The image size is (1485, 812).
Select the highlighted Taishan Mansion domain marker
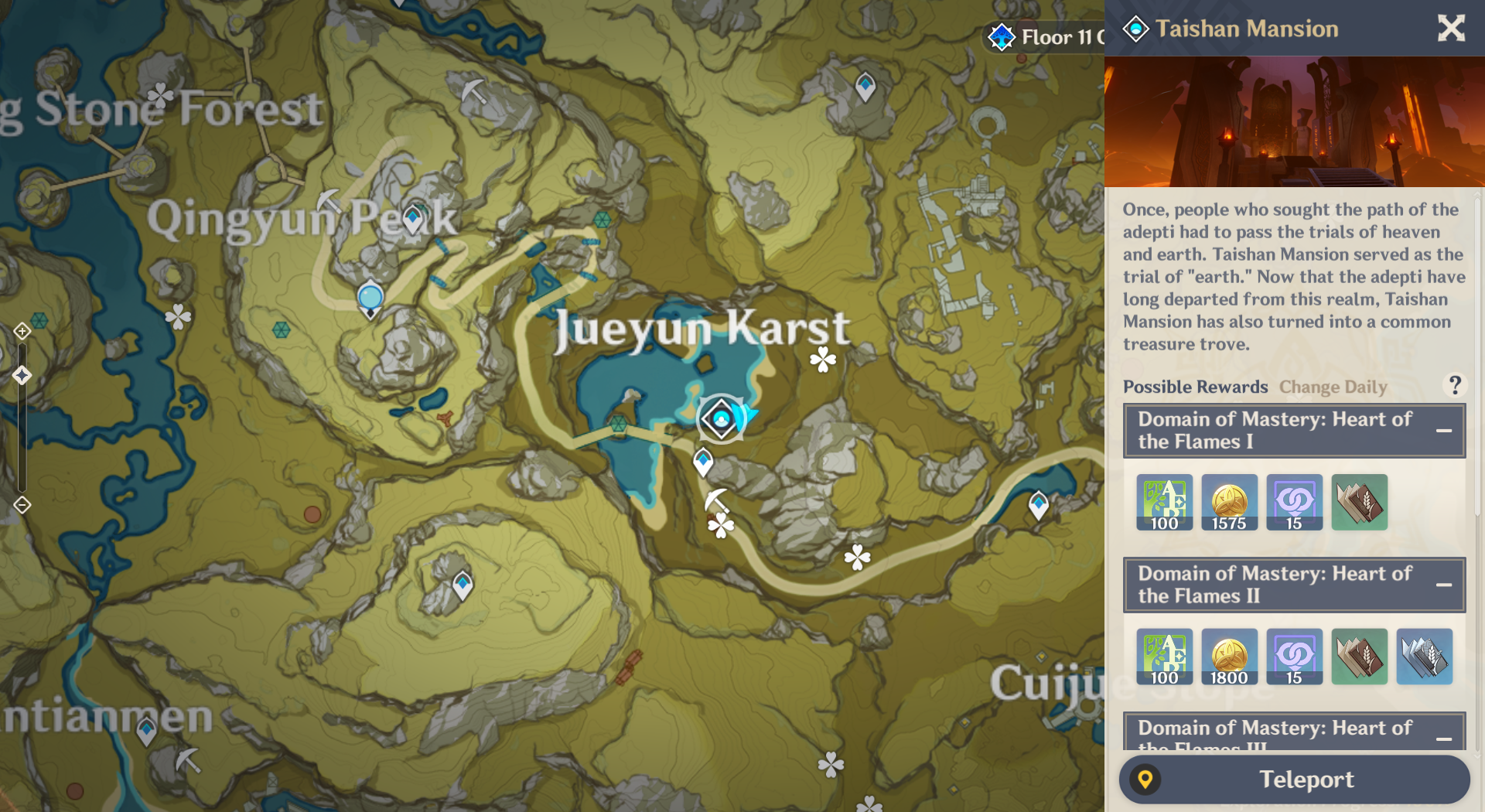(721, 419)
